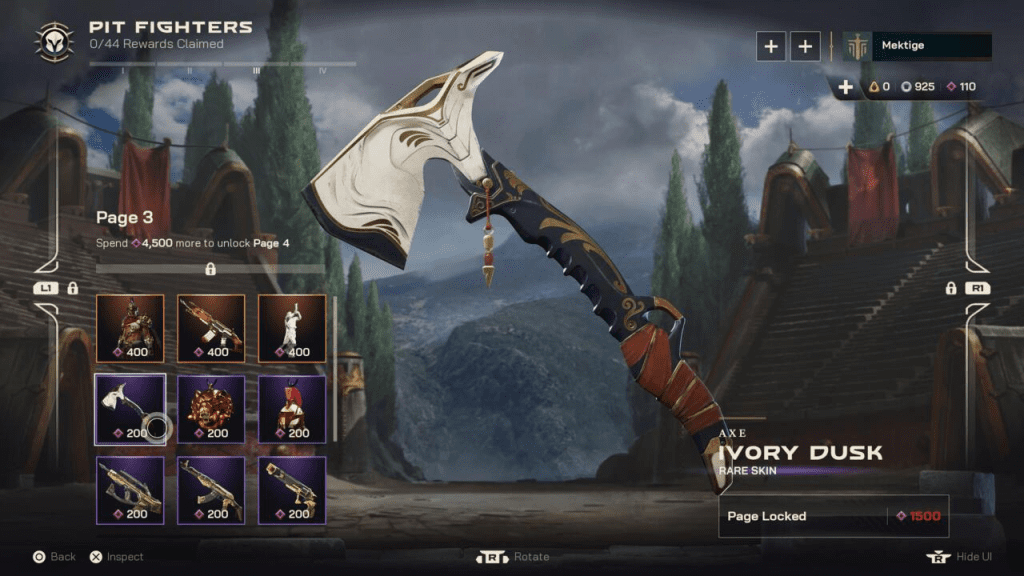Select the orange rifle skin priced 400
This screenshot has width=1024, height=576.
(x=210, y=328)
